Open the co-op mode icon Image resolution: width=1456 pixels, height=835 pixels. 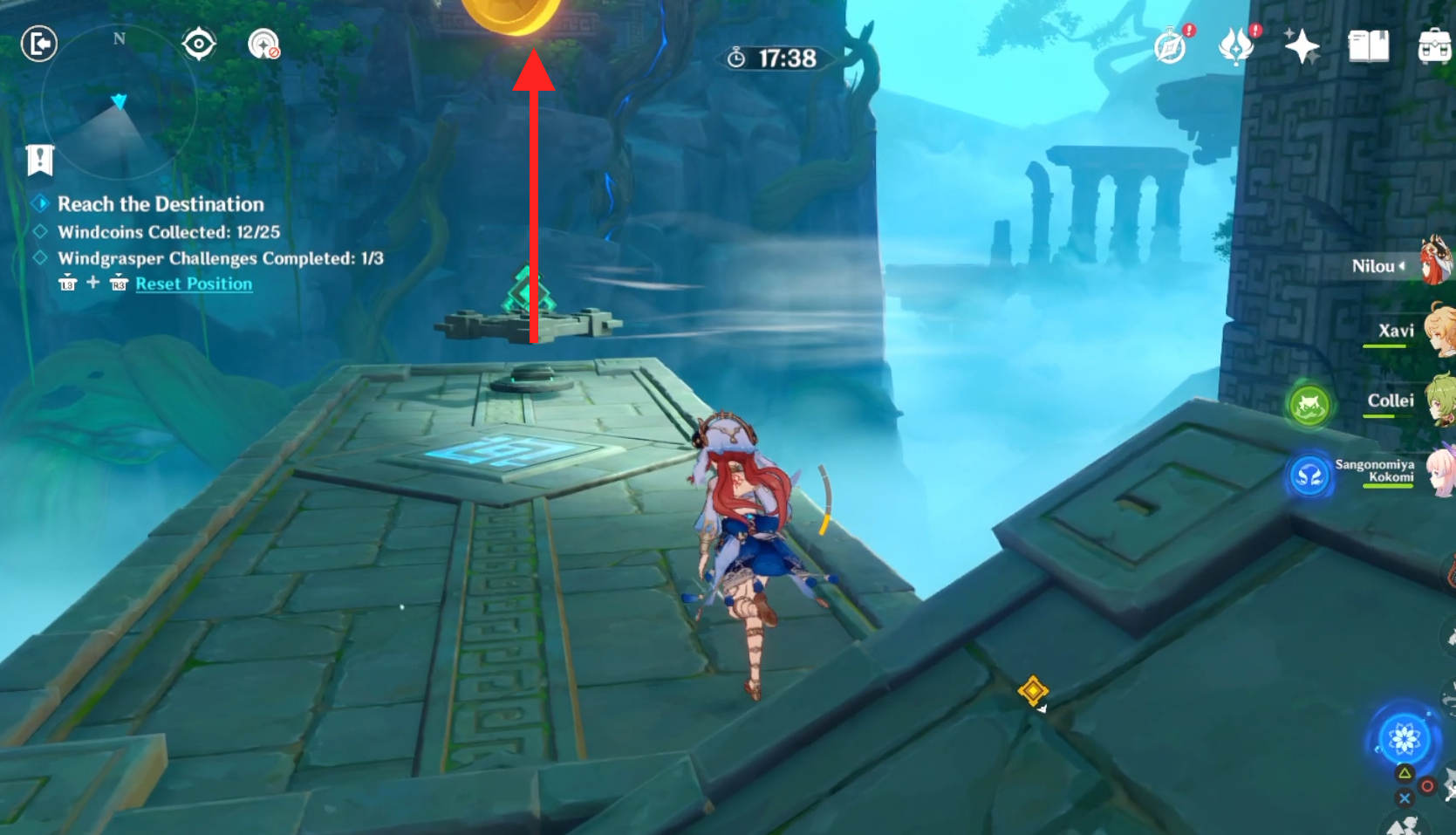[263, 44]
